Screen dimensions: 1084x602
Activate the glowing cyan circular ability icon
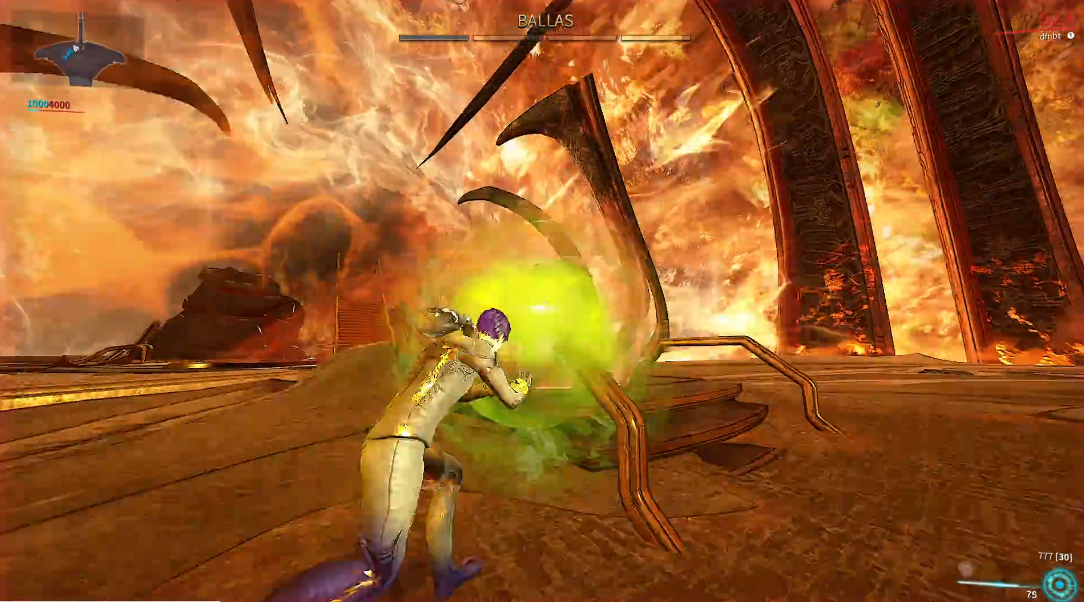(x=1058, y=583)
